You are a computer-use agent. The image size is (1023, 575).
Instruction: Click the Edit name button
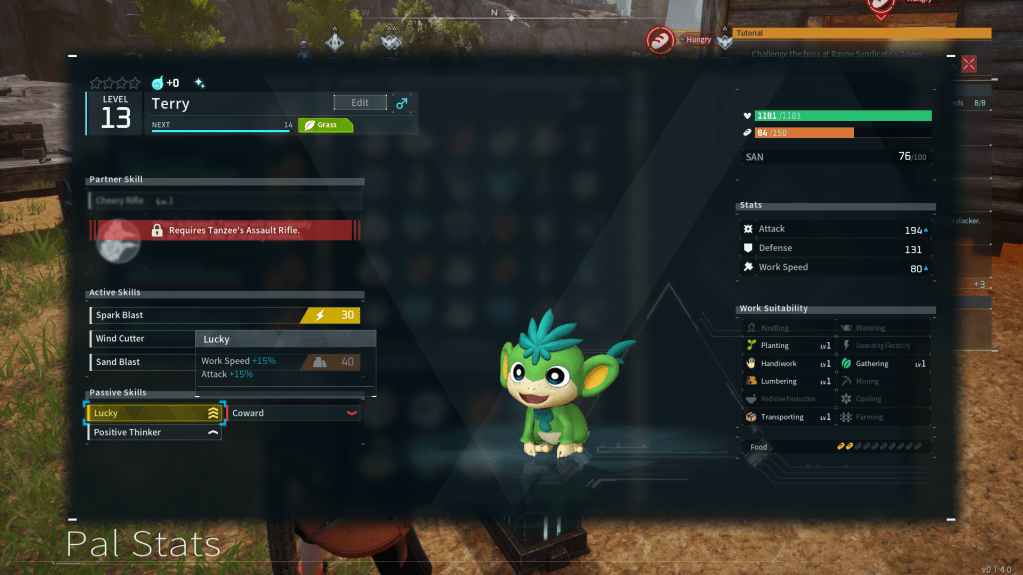coord(360,103)
